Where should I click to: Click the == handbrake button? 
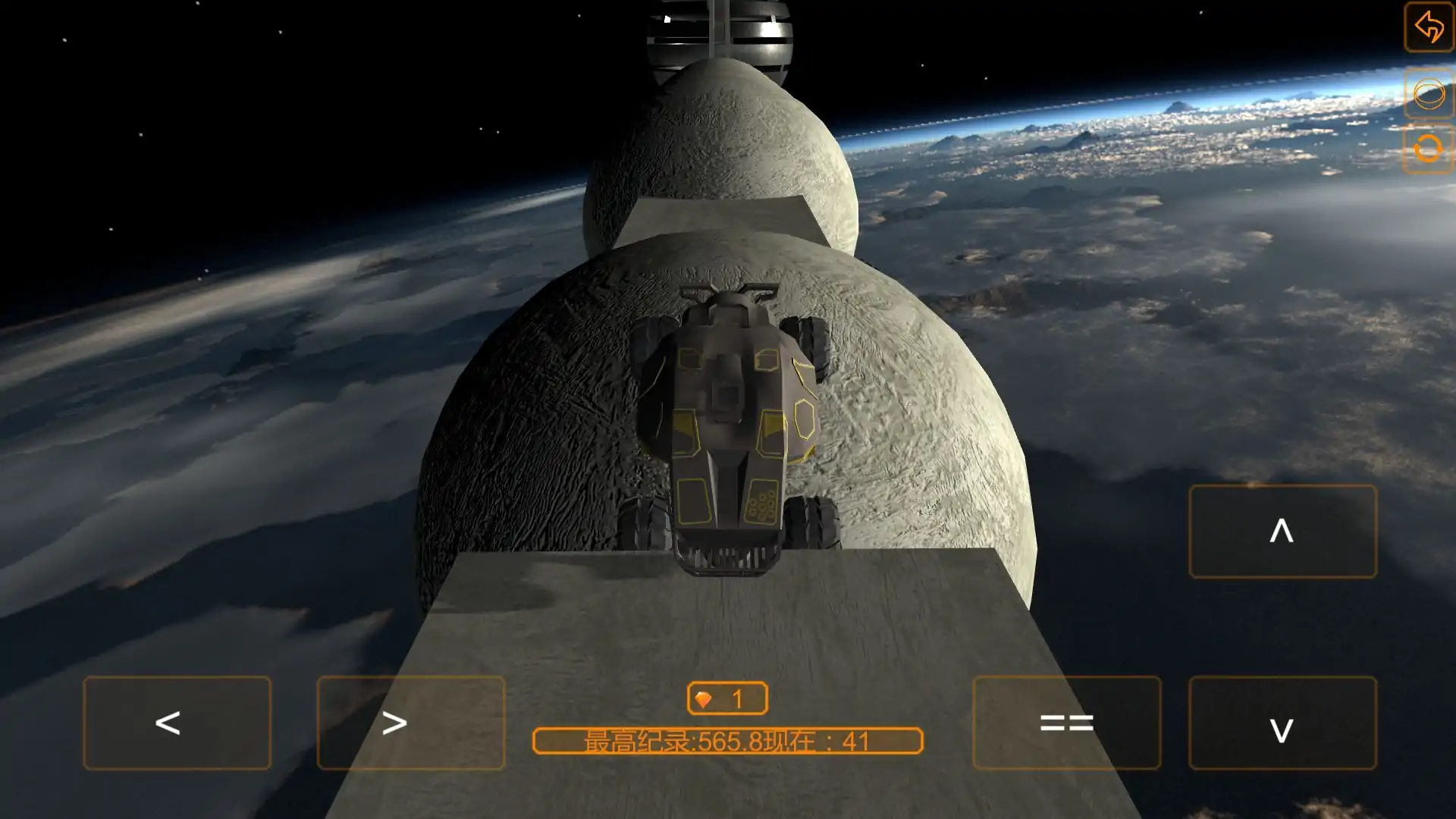pyautogui.click(x=1065, y=723)
